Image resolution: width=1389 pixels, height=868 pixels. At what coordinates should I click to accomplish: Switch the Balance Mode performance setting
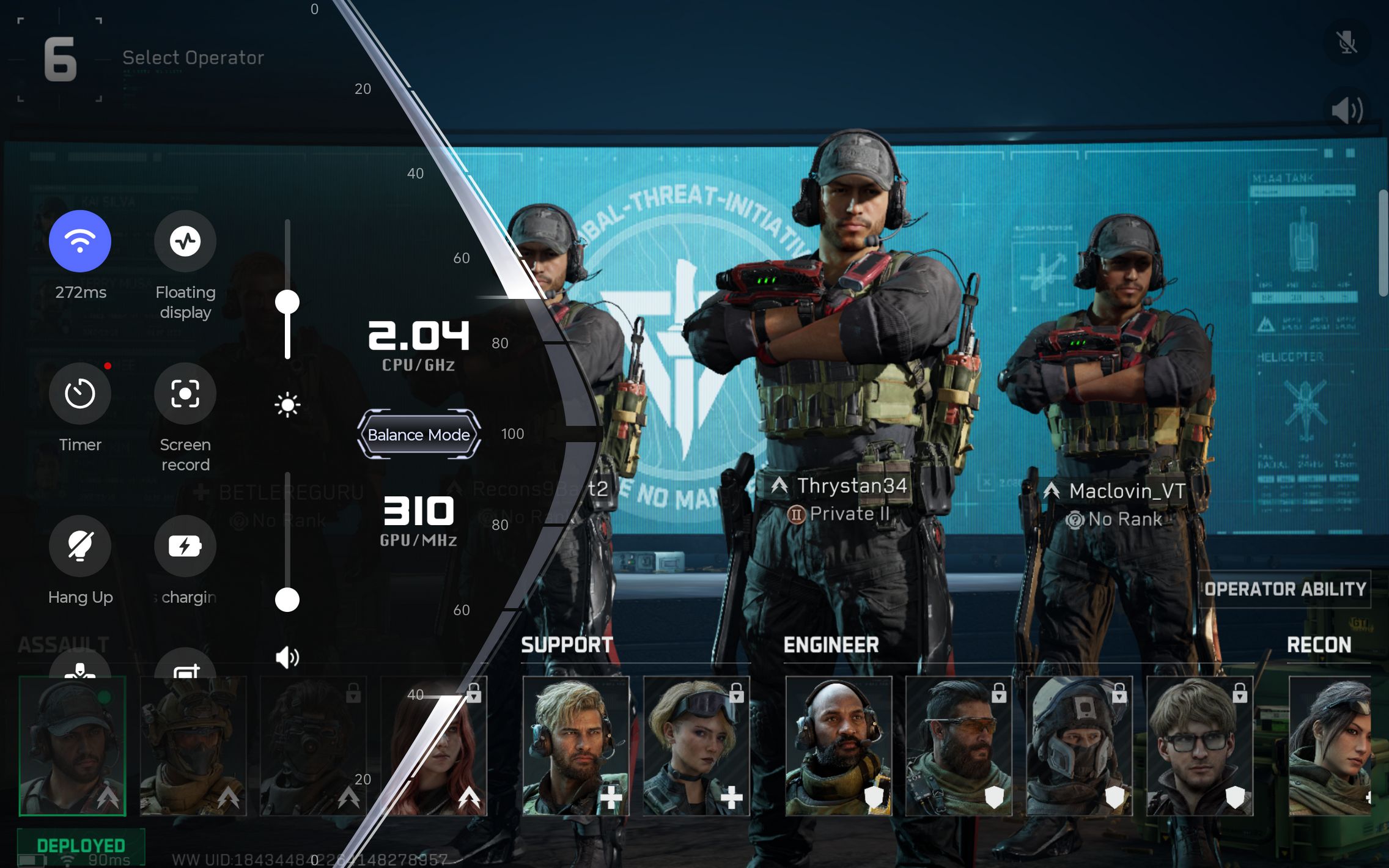[419, 435]
